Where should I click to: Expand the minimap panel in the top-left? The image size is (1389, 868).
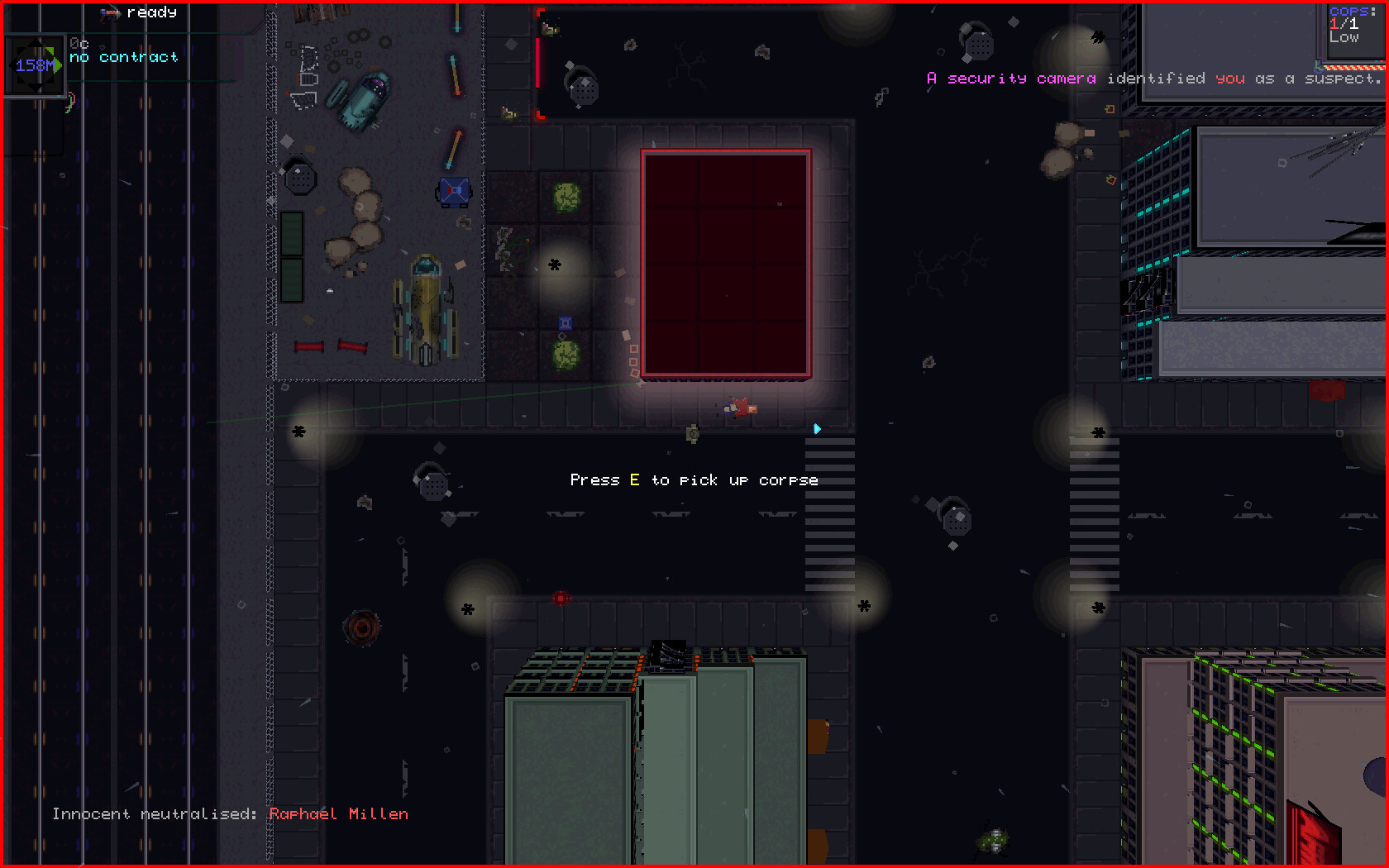(x=35, y=64)
